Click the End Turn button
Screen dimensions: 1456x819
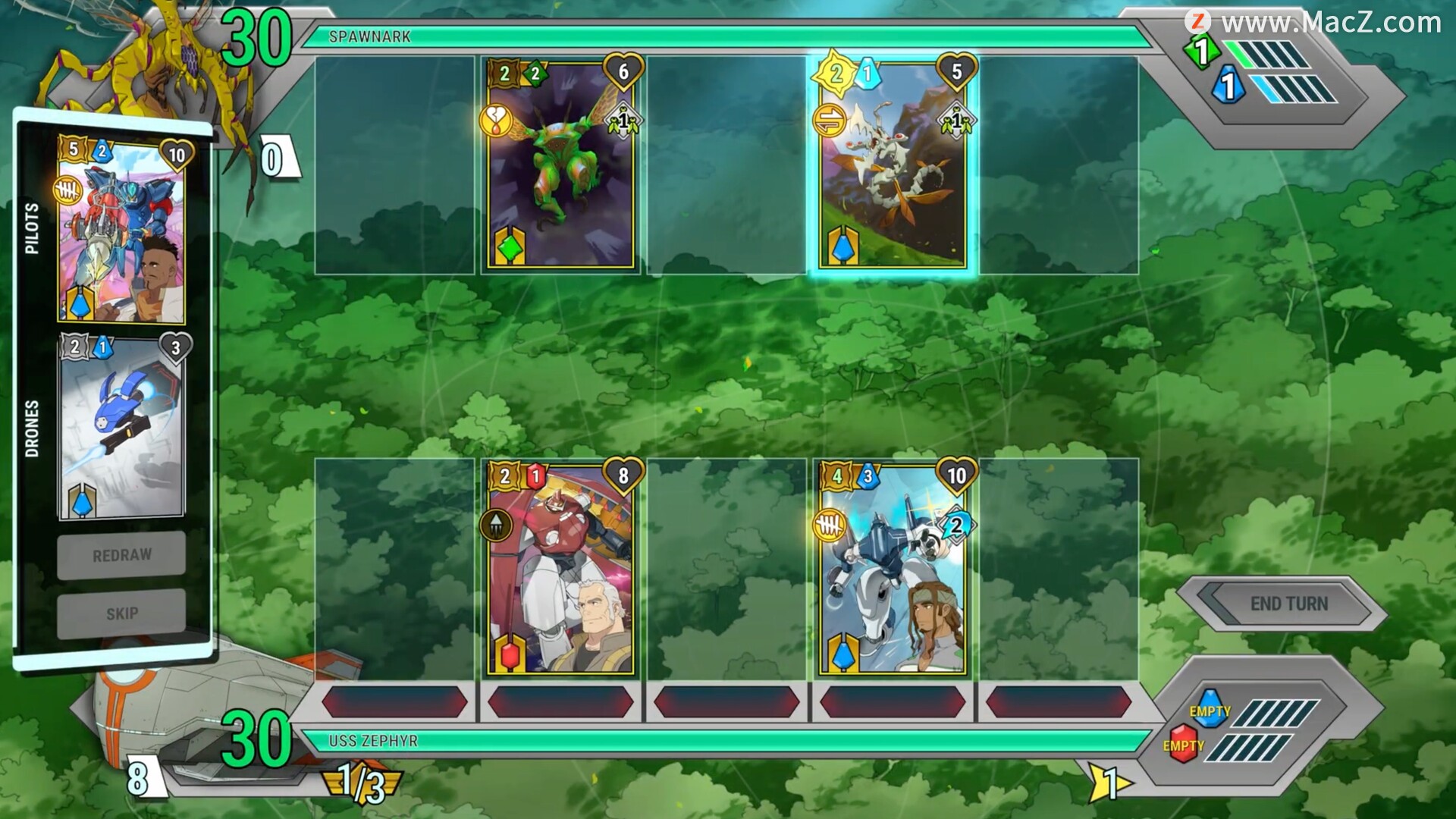click(1288, 604)
